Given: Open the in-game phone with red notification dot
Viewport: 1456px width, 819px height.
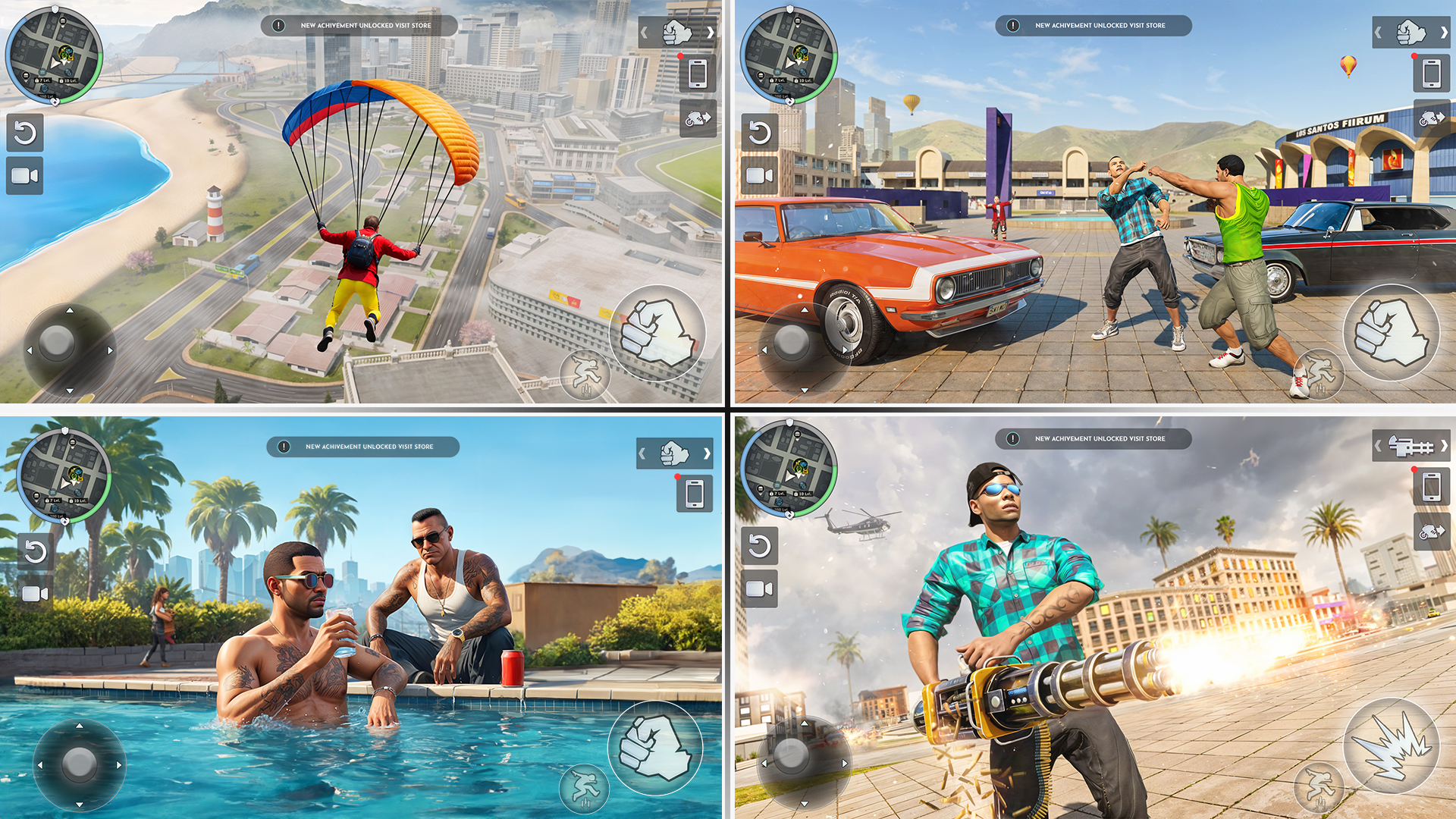Looking at the screenshot, I should point(698,74).
